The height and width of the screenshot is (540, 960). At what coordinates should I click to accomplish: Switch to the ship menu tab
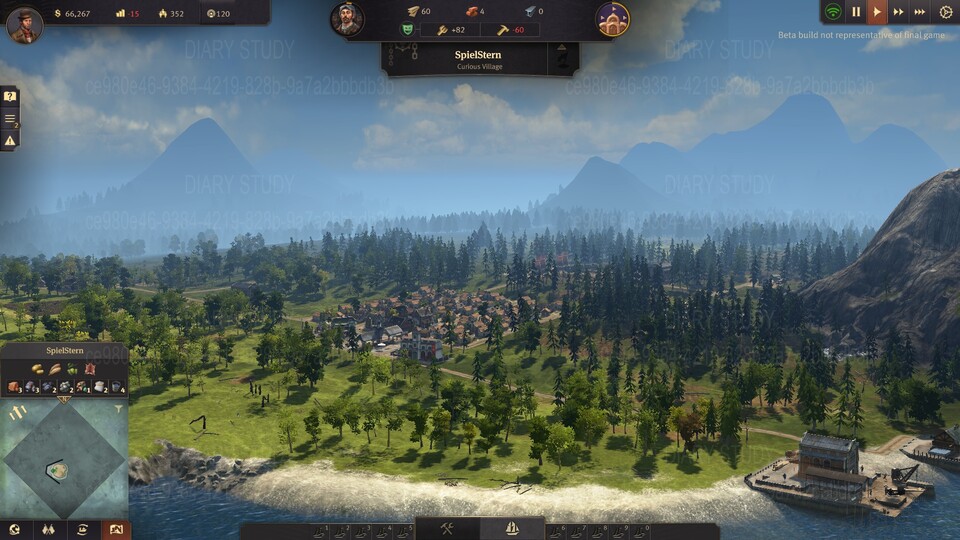pos(512,528)
